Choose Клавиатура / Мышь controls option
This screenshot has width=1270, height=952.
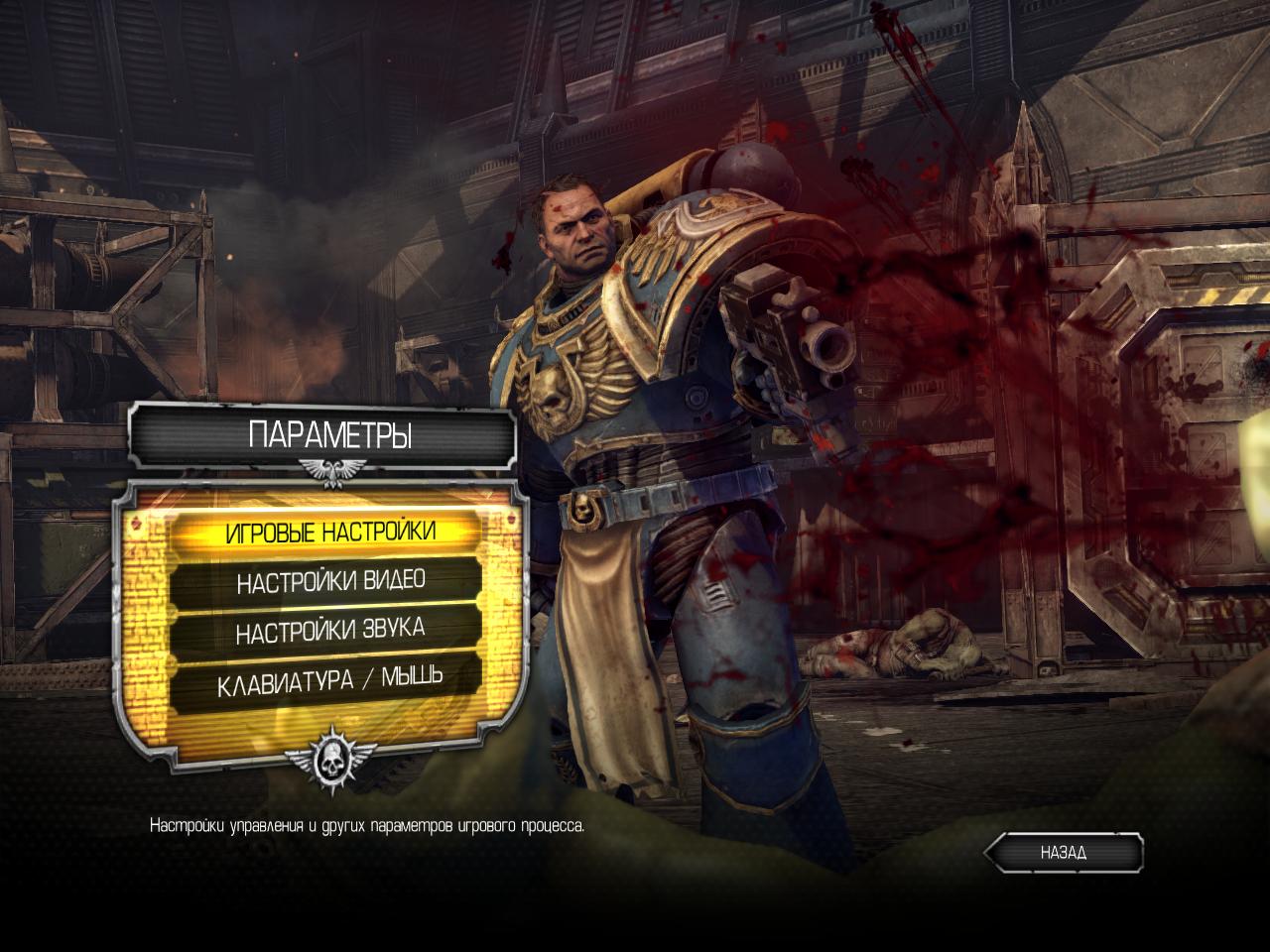click(x=330, y=681)
